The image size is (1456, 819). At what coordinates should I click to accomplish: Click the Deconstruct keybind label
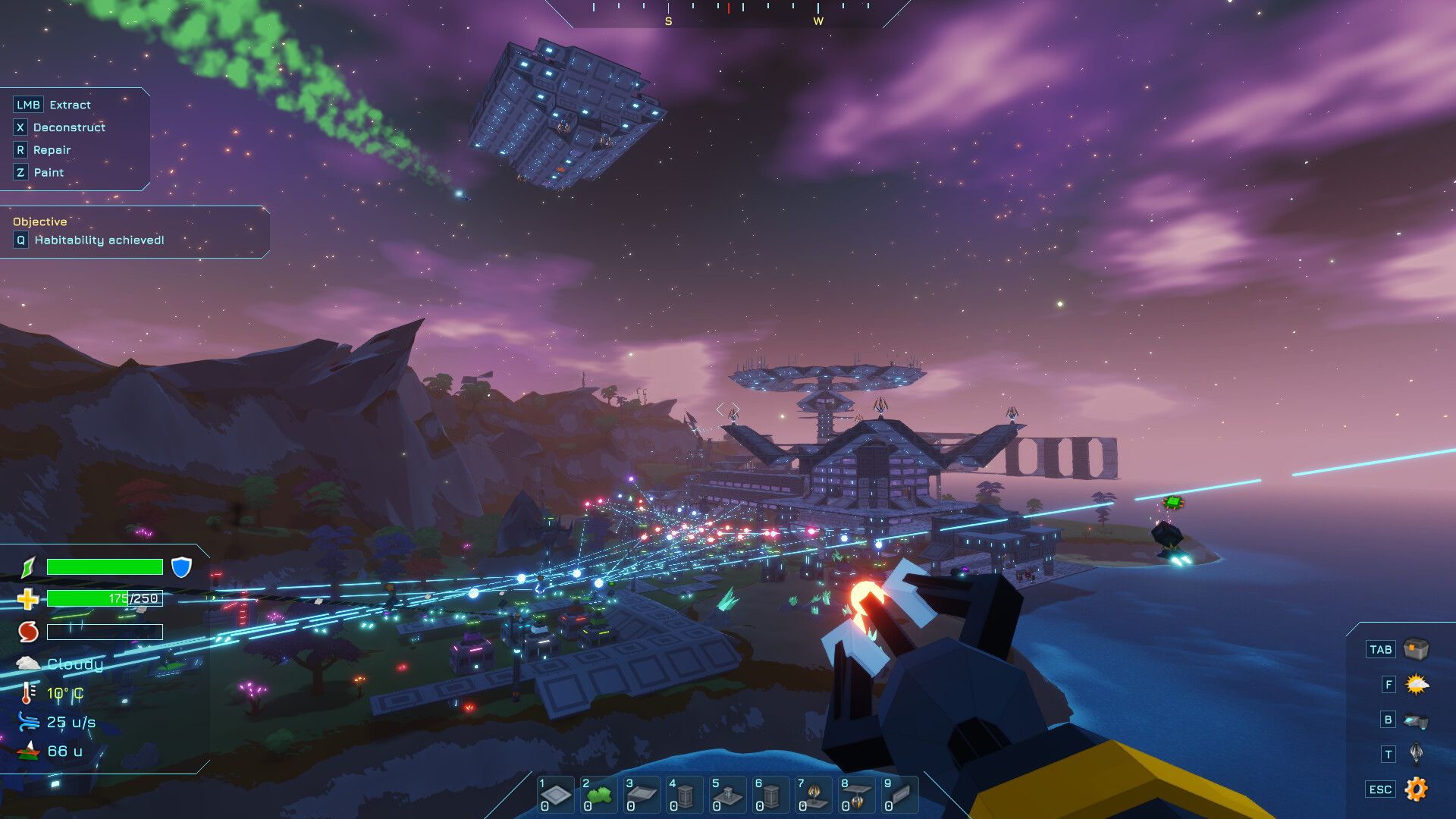tap(69, 127)
